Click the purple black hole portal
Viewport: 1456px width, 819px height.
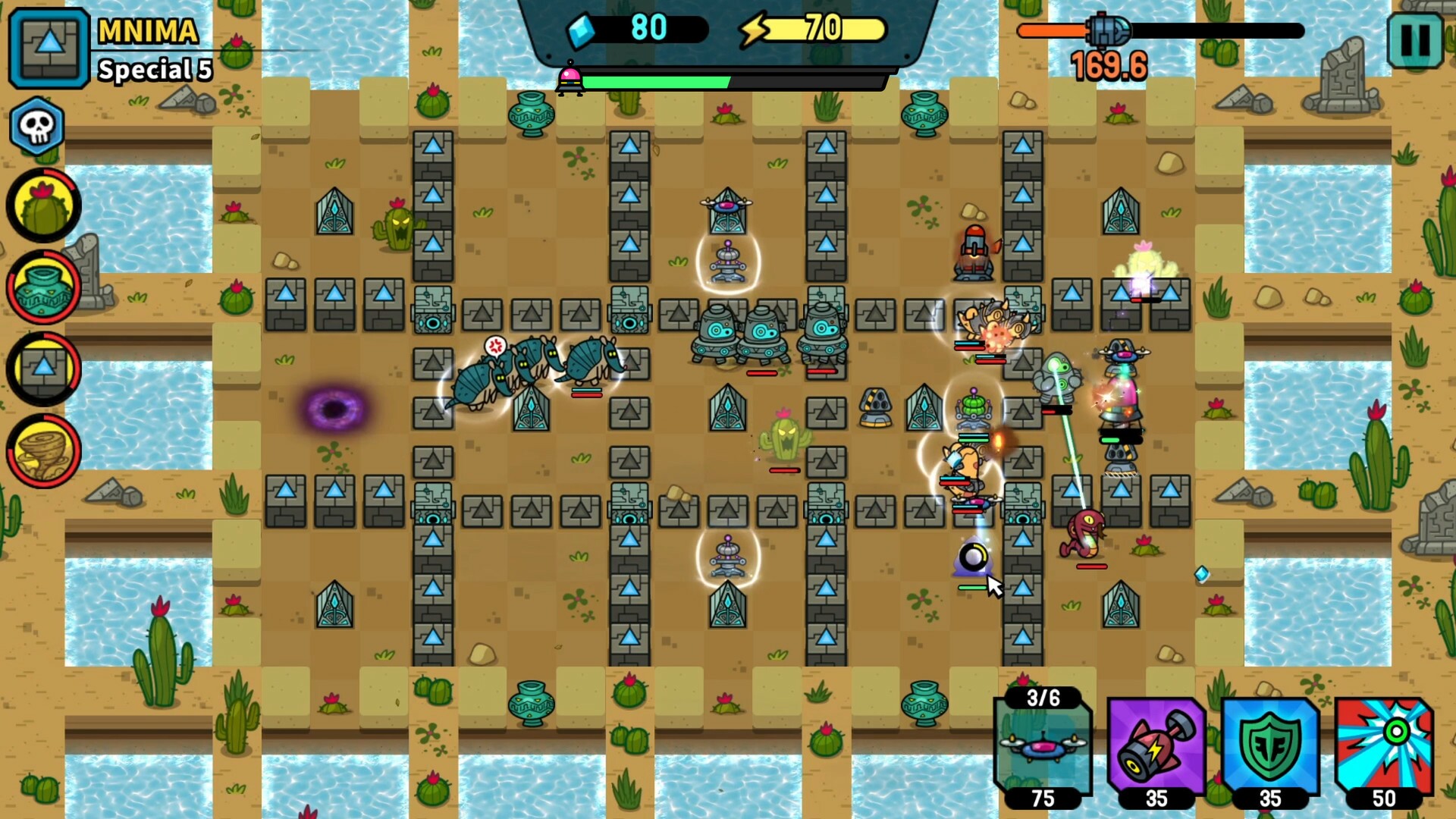(334, 409)
